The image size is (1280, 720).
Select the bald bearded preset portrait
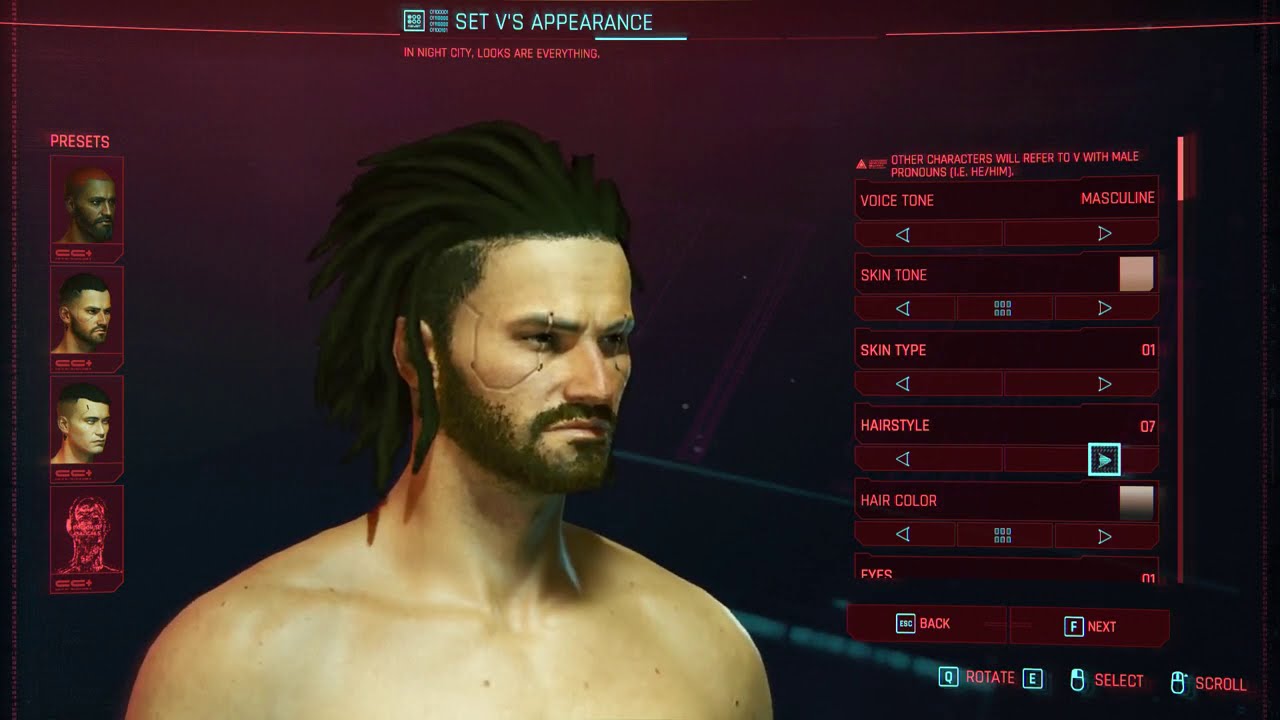[x=86, y=201]
